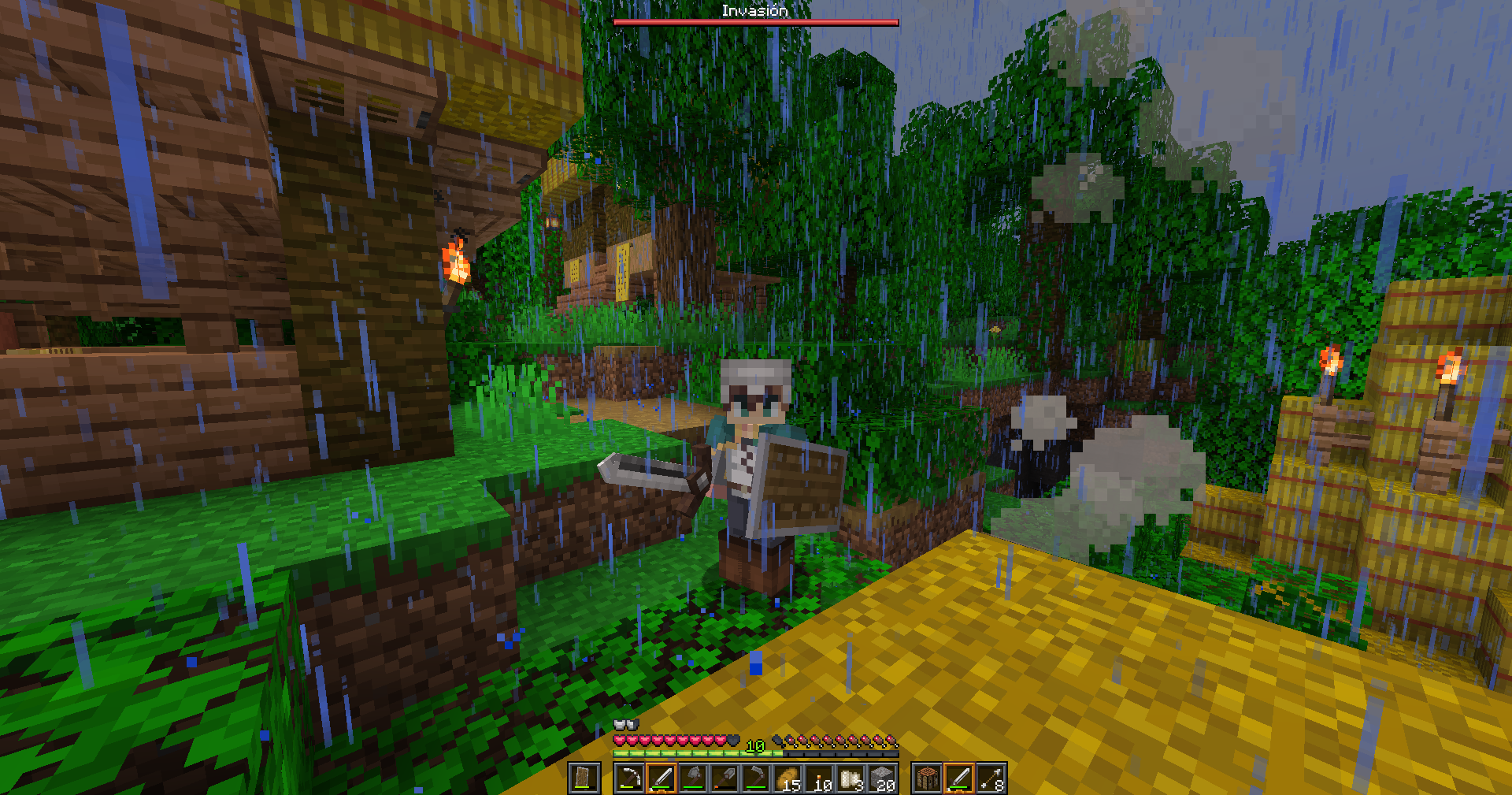Select the iron sword hotbar slot
Image resolution: width=1512 pixels, height=795 pixels.
pos(662,778)
